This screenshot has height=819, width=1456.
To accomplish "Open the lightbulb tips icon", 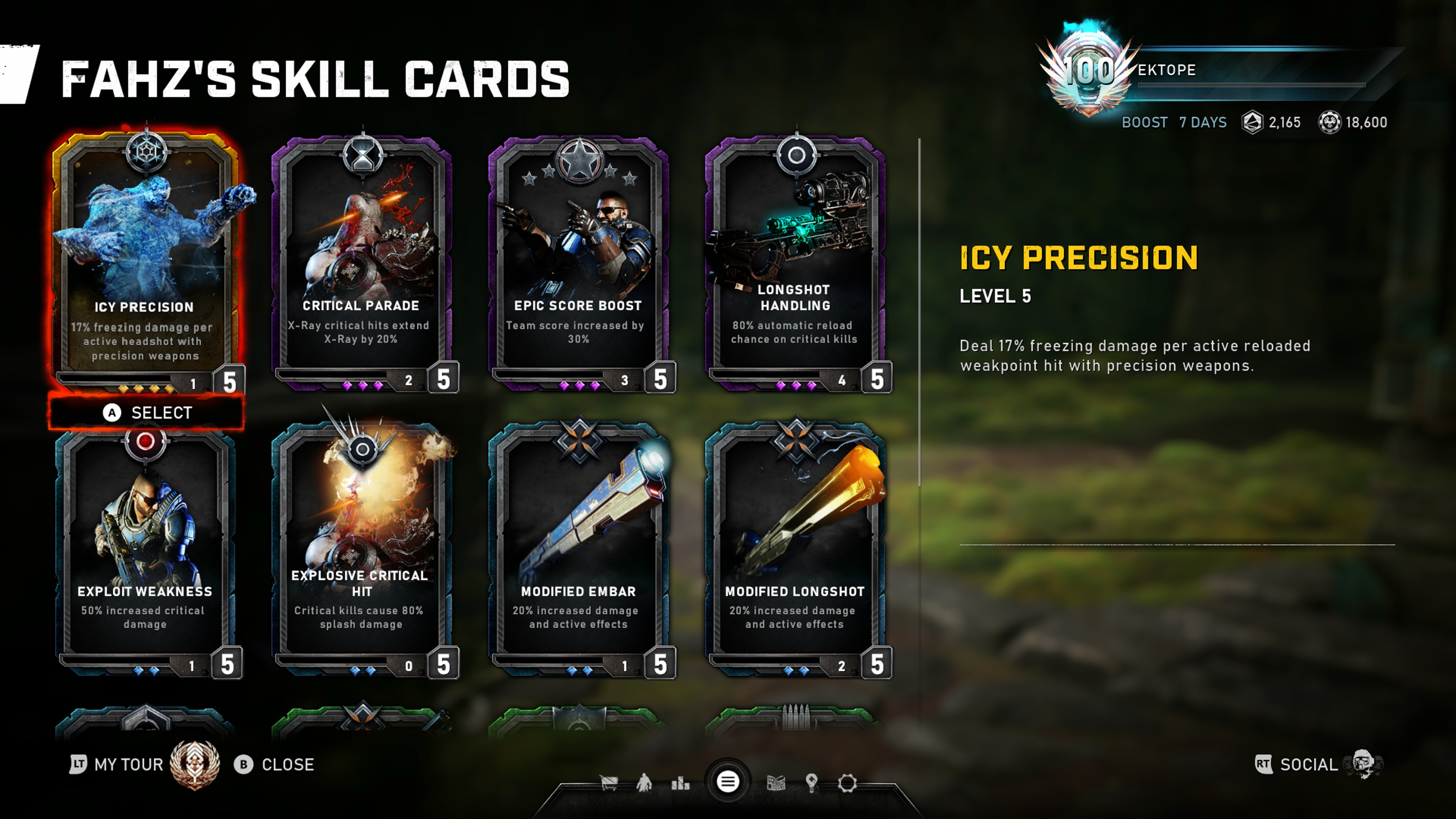I will (x=812, y=783).
